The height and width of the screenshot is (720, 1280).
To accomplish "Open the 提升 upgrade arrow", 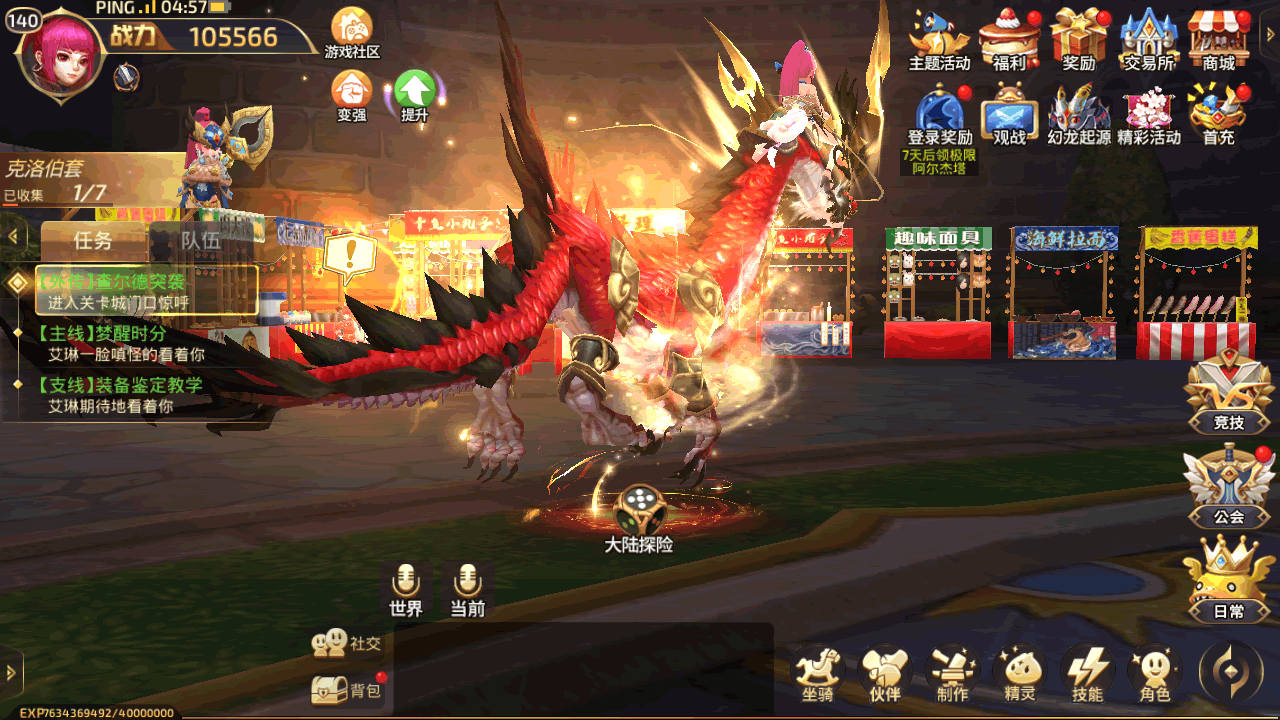I will tap(414, 94).
